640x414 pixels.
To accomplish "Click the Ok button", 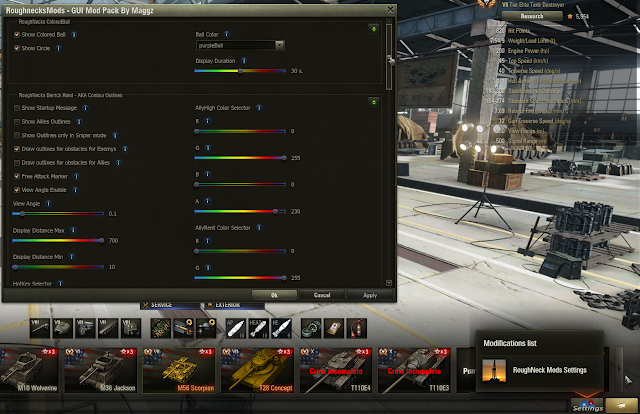I will point(274,295).
